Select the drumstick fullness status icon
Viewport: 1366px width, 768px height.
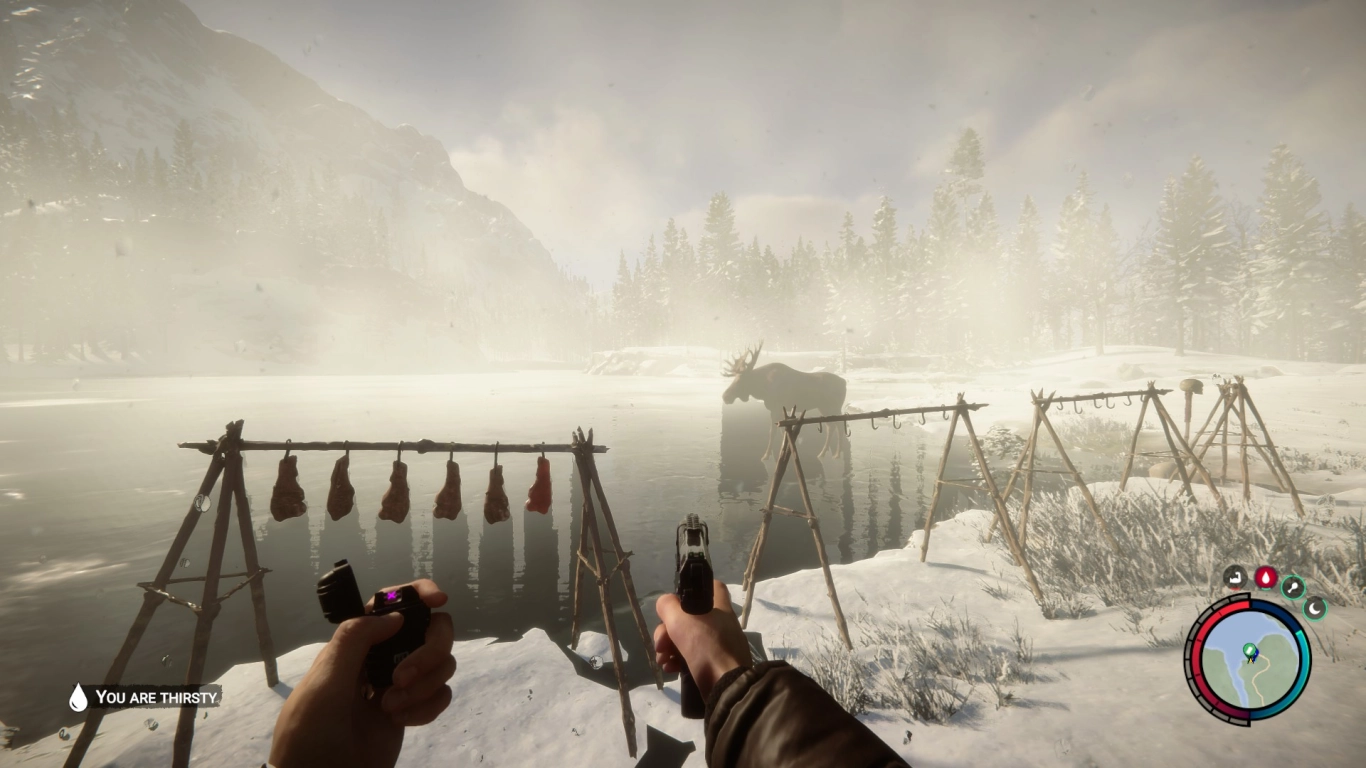(1292, 588)
